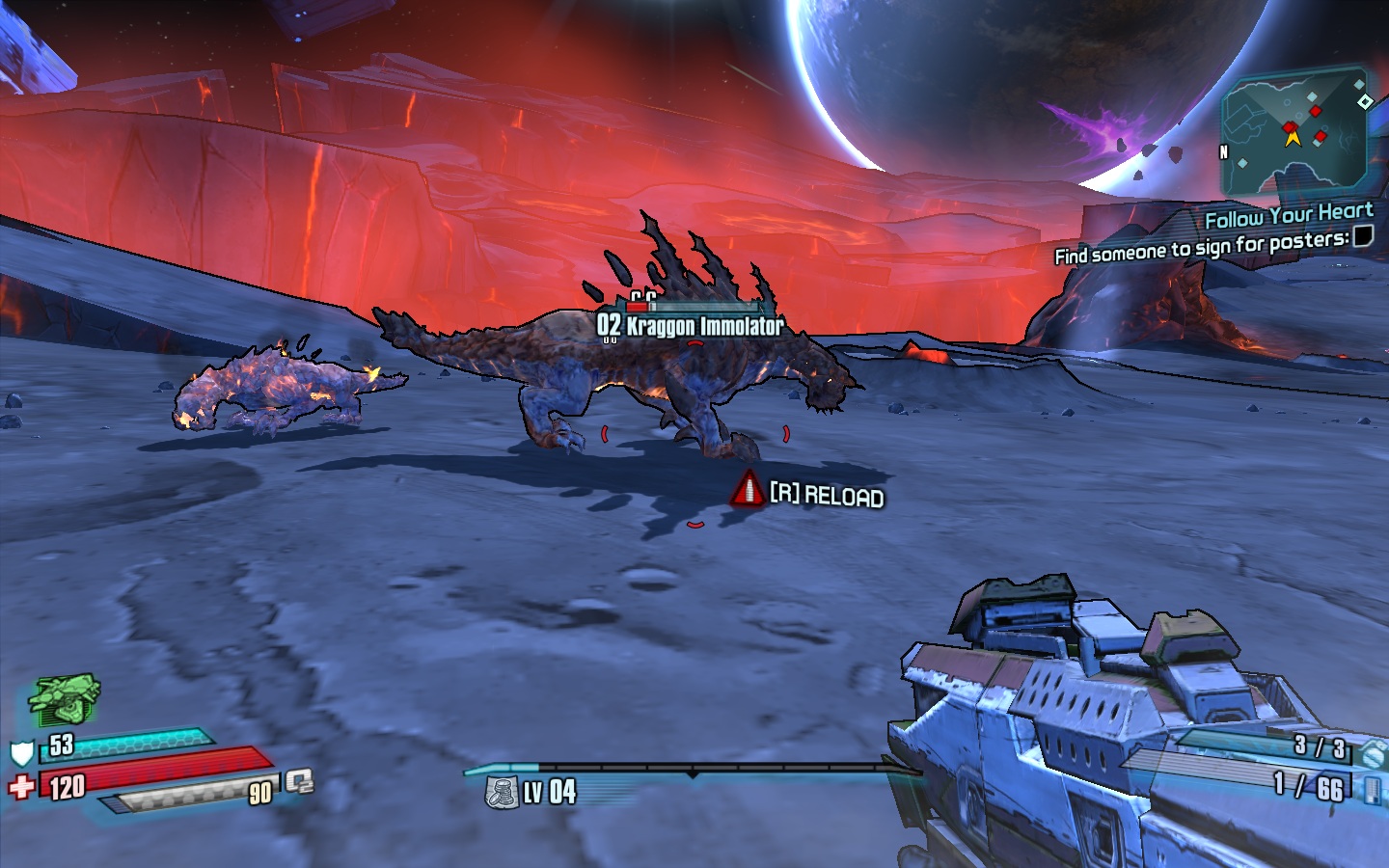Click the level badge icon next to LV 04
The height and width of the screenshot is (868, 1389).
click(502, 793)
